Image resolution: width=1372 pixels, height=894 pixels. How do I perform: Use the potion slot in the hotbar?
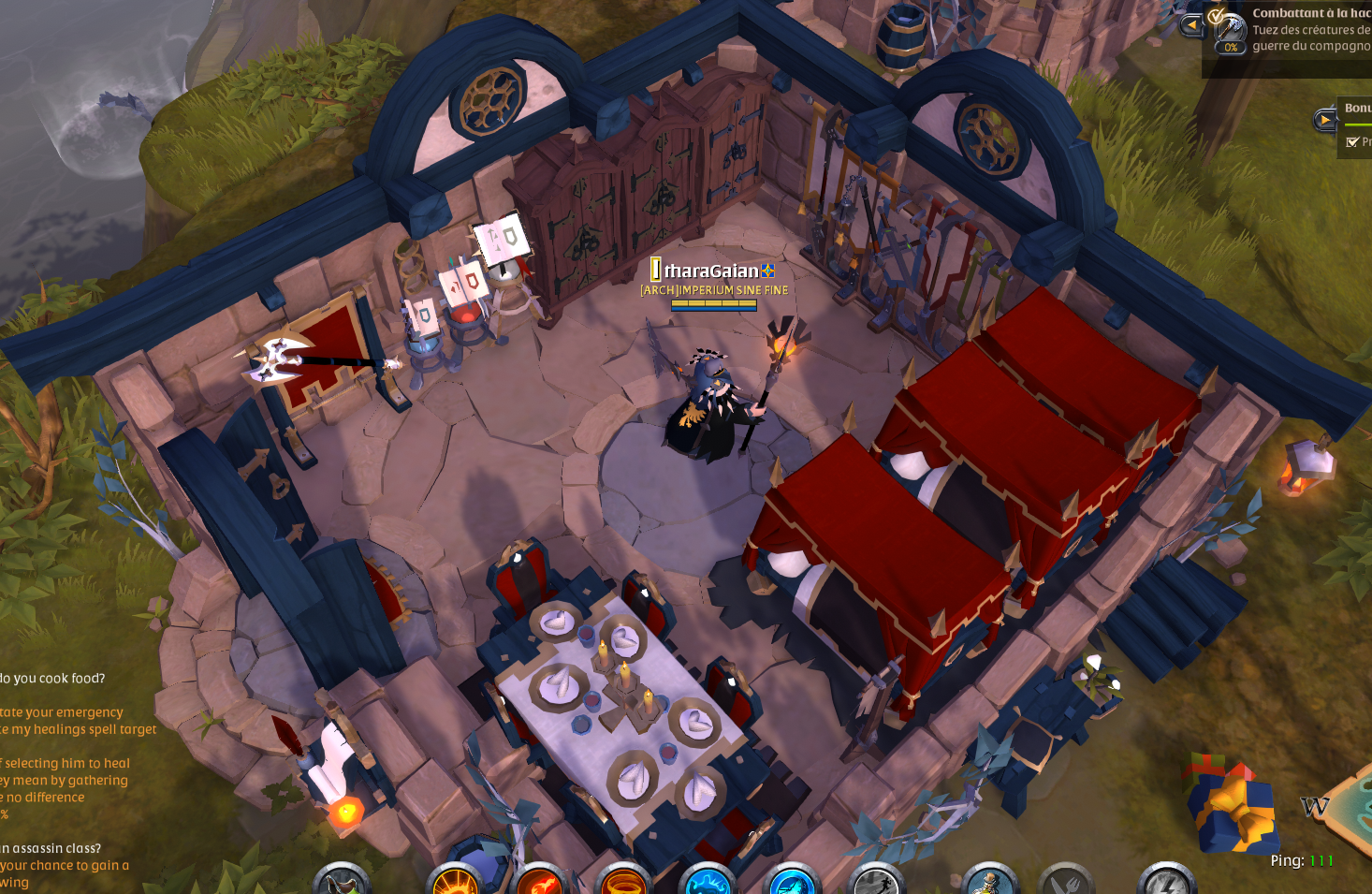[341, 882]
